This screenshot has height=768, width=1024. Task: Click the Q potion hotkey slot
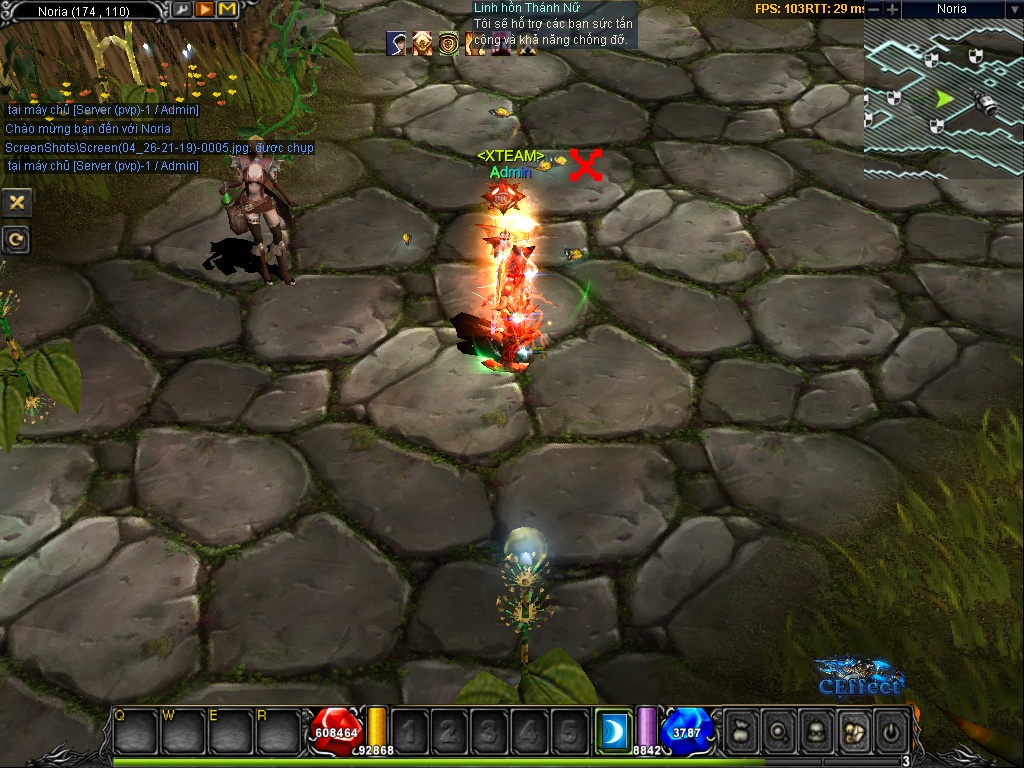(x=135, y=731)
